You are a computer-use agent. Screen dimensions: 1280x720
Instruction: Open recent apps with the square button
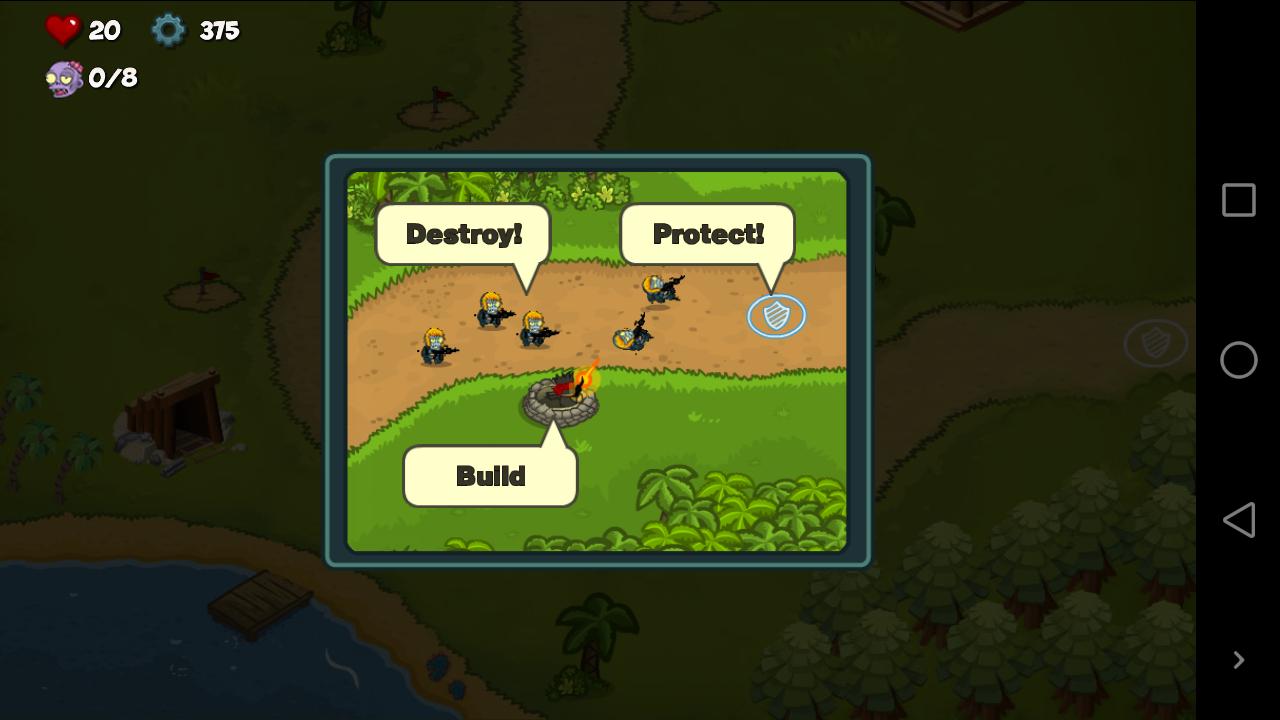click(x=1238, y=200)
